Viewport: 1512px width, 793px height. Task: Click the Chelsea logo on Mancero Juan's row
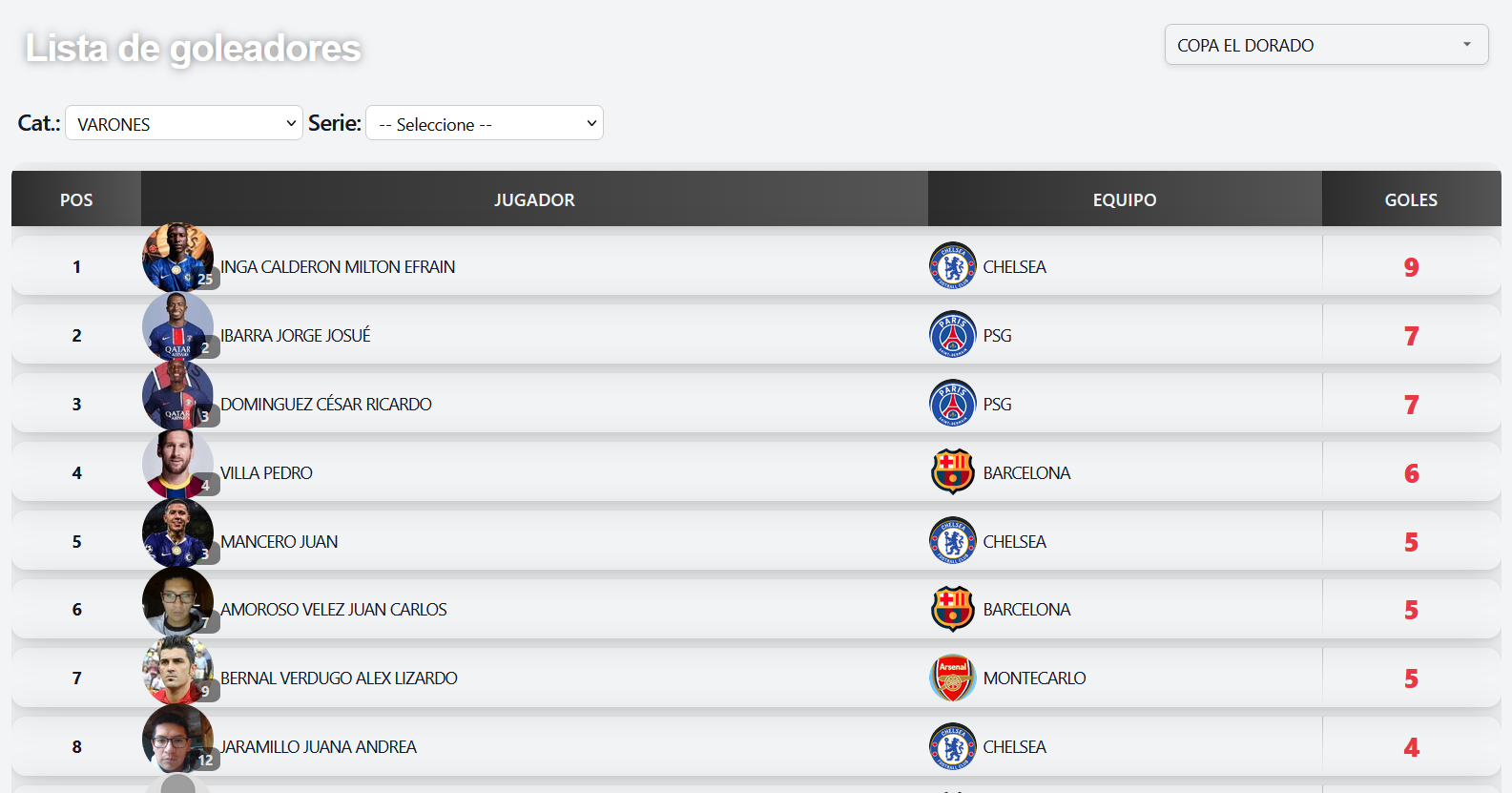pos(952,540)
